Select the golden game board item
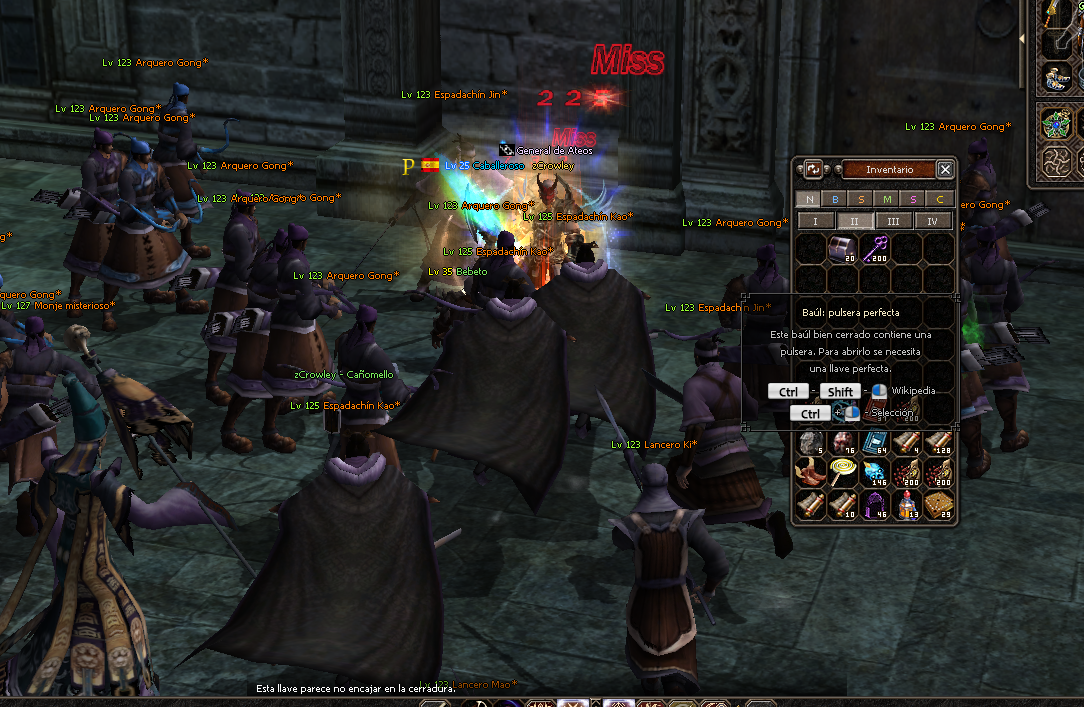1084x707 pixels. (938, 504)
